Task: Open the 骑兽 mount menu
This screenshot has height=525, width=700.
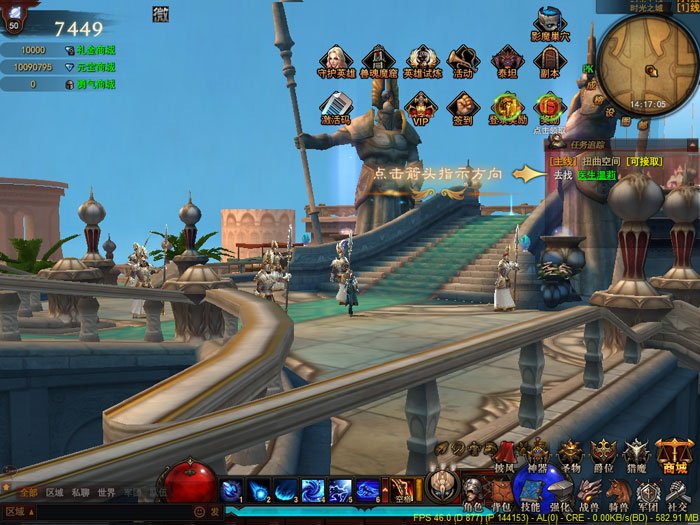Action: pos(619,494)
